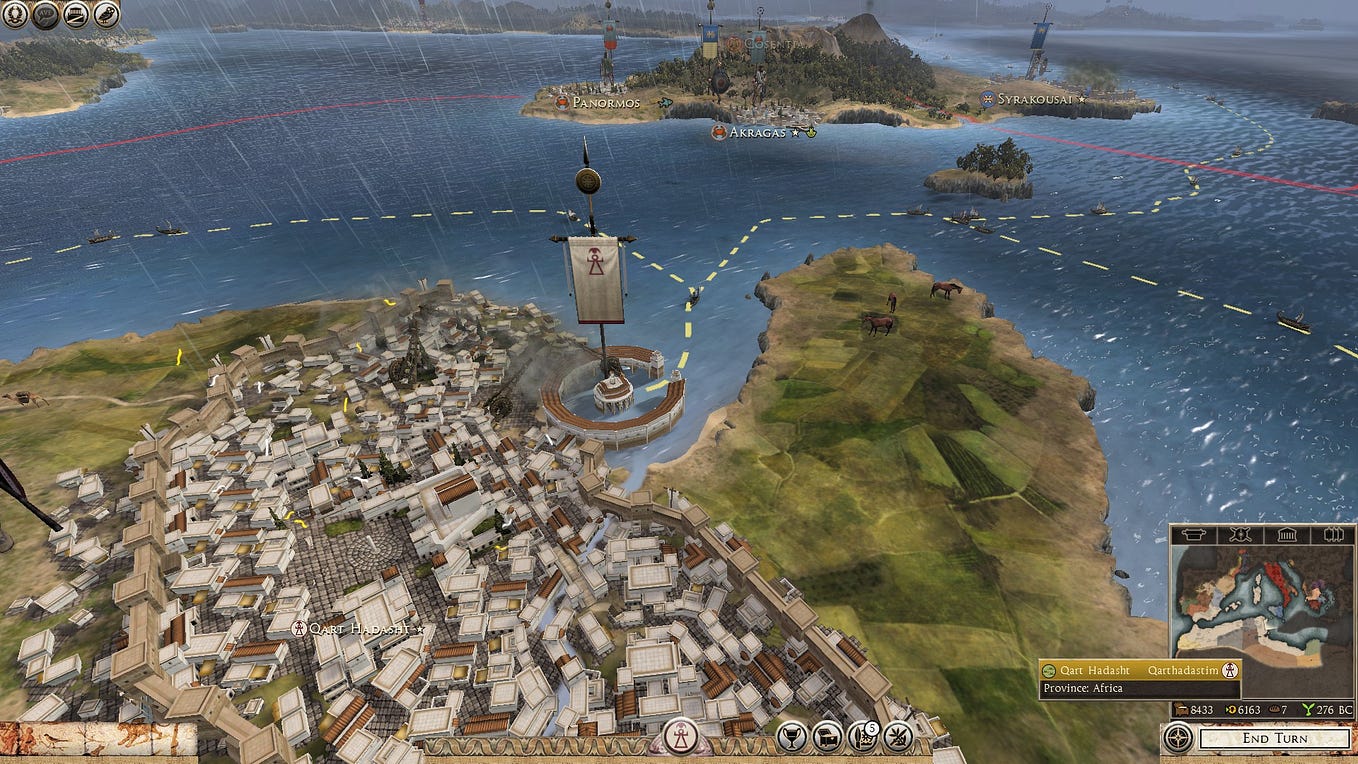Image resolution: width=1358 pixels, height=764 pixels.
Task: Open the rightmost minimap tab
Action: point(1332,535)
